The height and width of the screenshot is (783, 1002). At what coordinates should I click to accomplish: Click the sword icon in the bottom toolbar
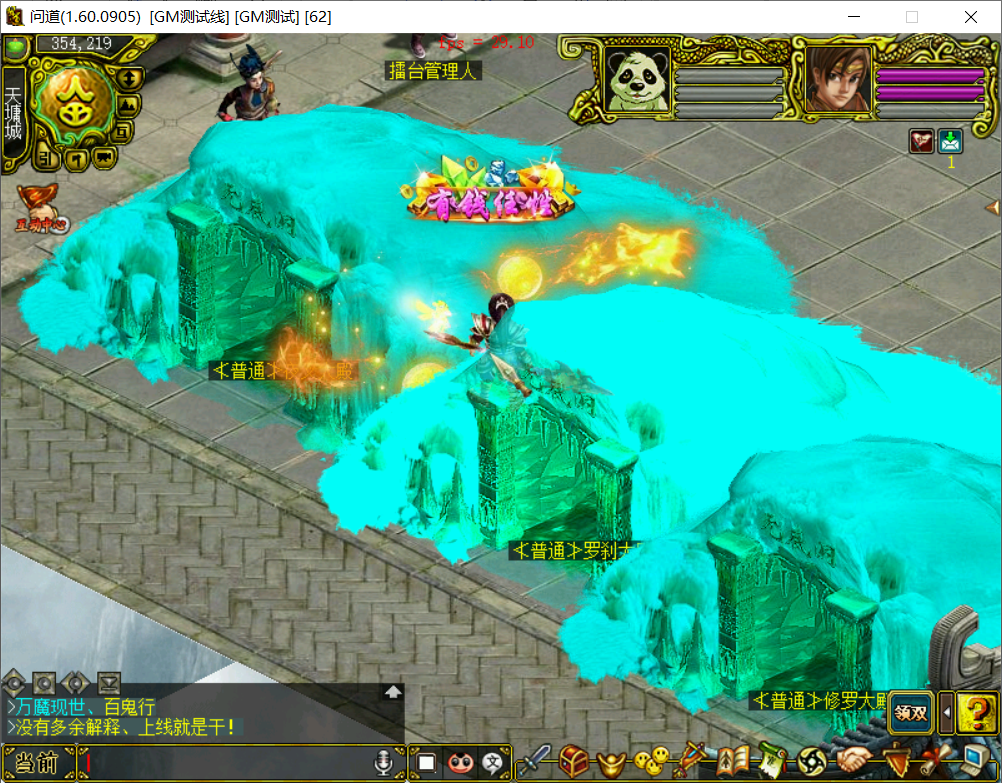click(x=534, y=762)
